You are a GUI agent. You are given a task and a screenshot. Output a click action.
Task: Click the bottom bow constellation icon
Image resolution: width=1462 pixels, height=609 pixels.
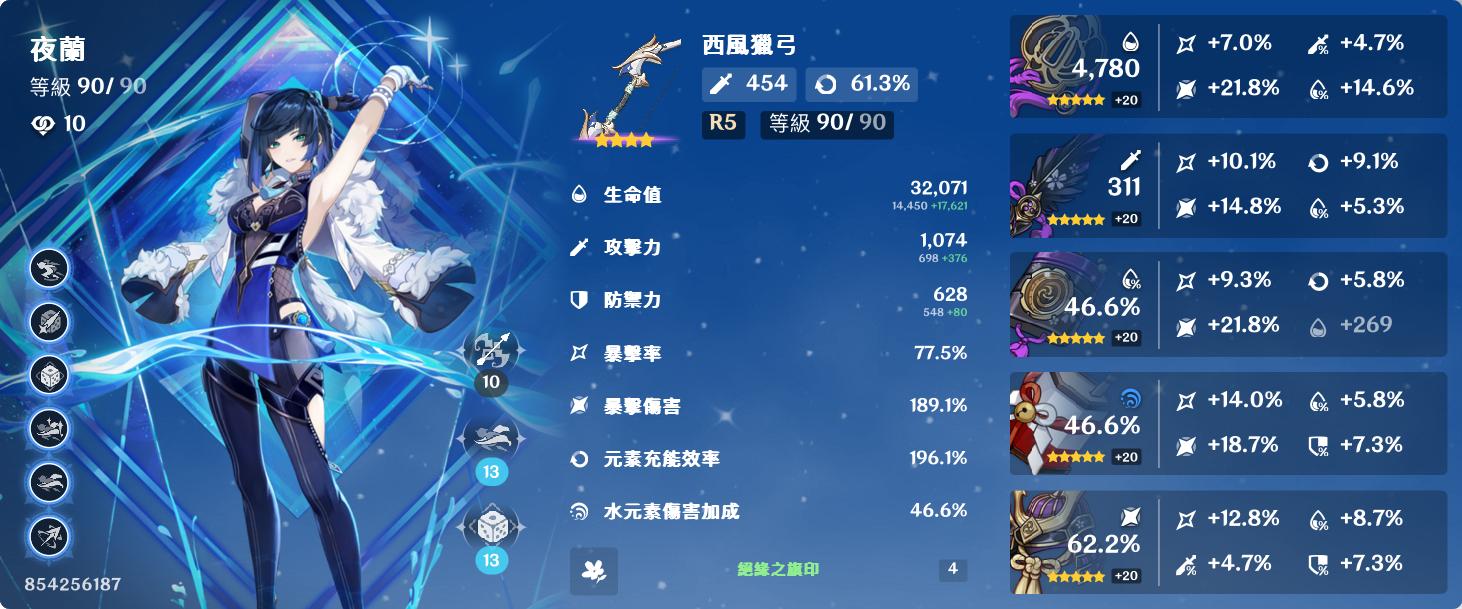point(49,537)
